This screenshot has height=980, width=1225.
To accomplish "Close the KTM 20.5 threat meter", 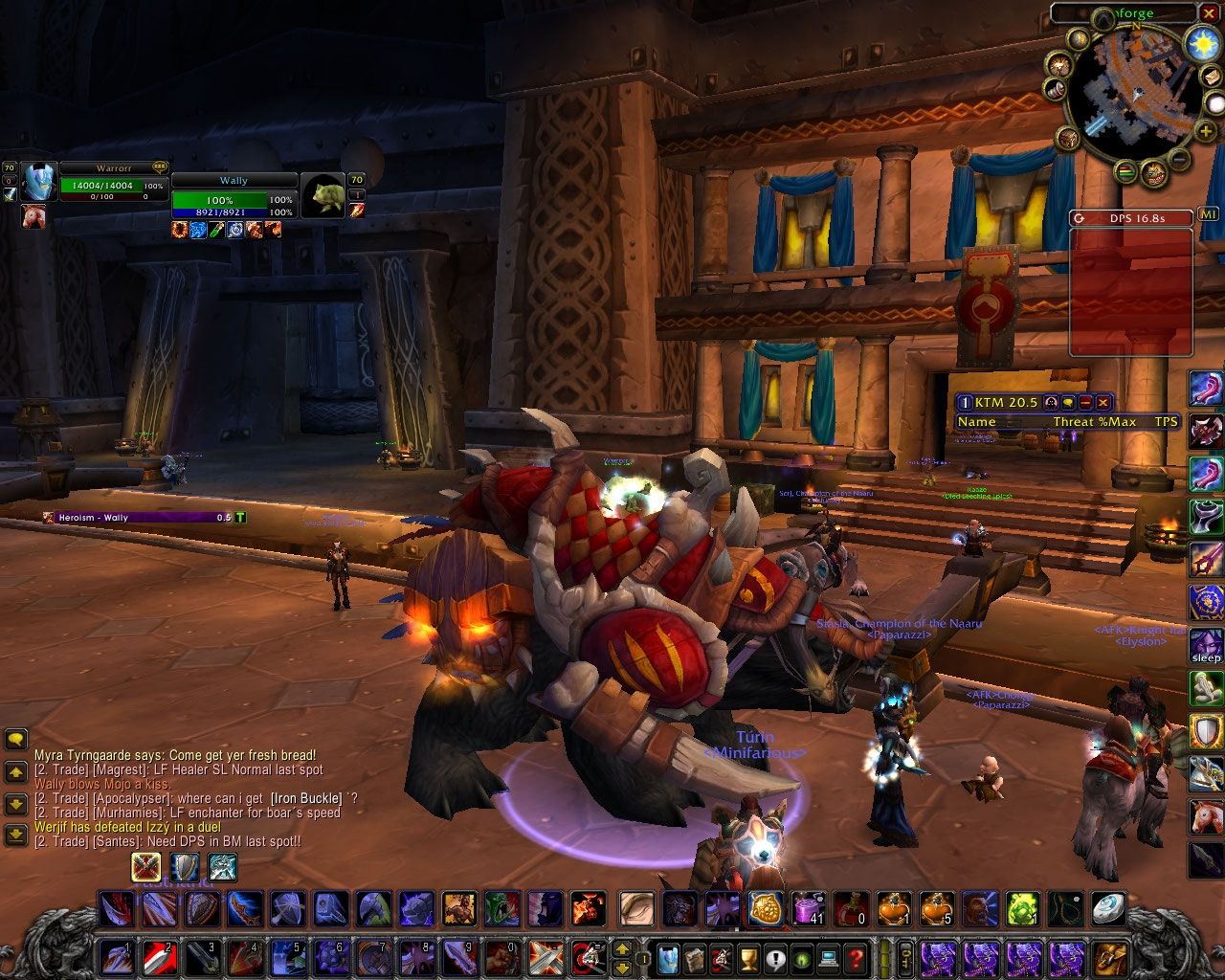I will (1103, 403).
